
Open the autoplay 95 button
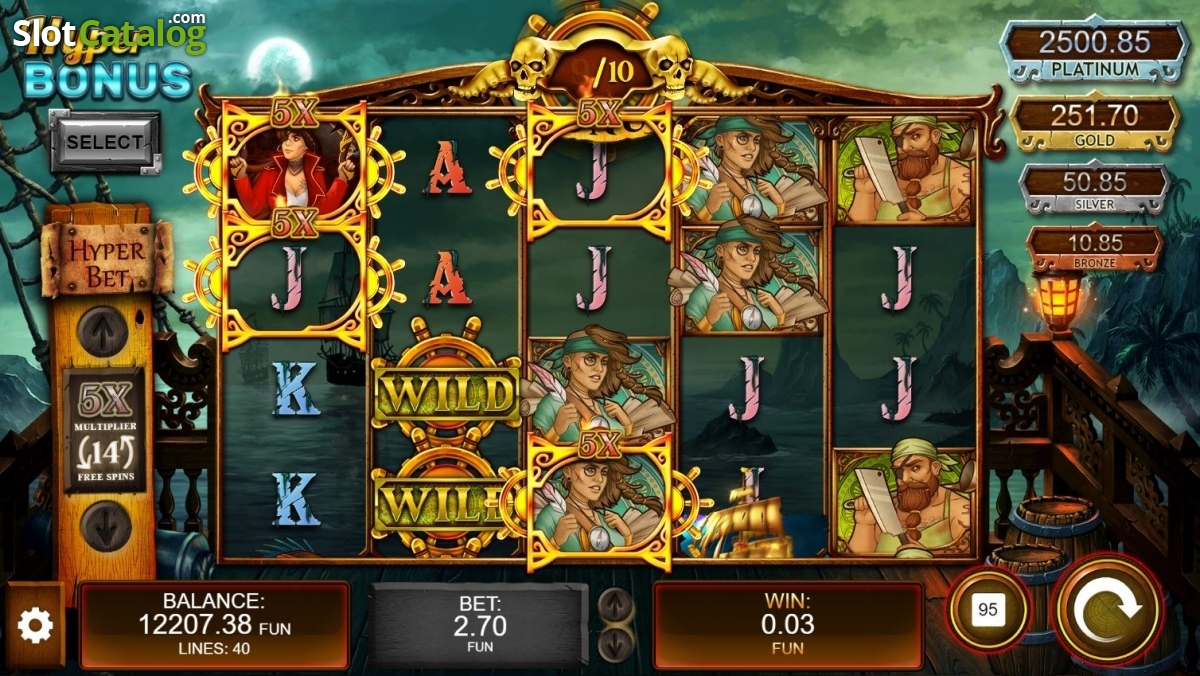point(988,610)
